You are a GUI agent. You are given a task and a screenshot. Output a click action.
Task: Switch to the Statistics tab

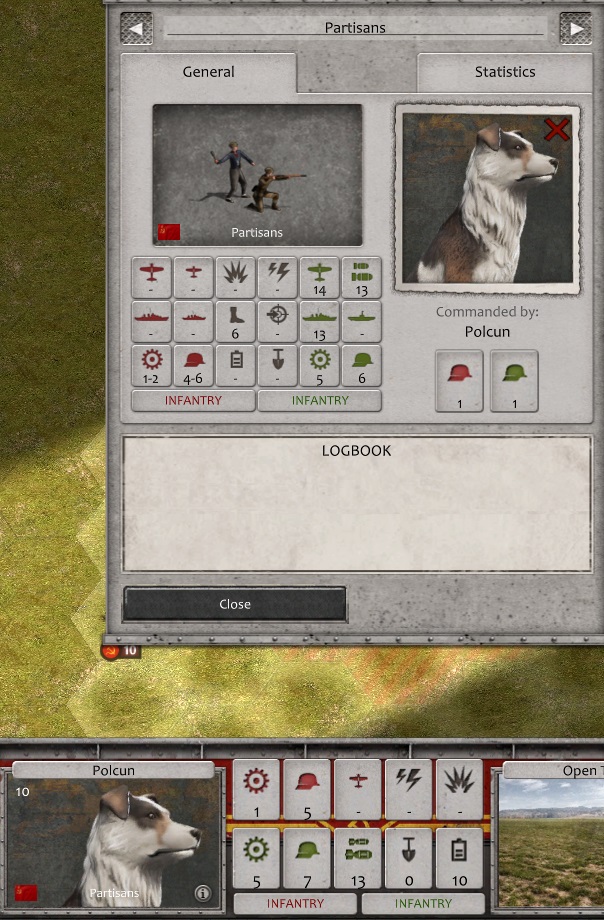[504, 72]
